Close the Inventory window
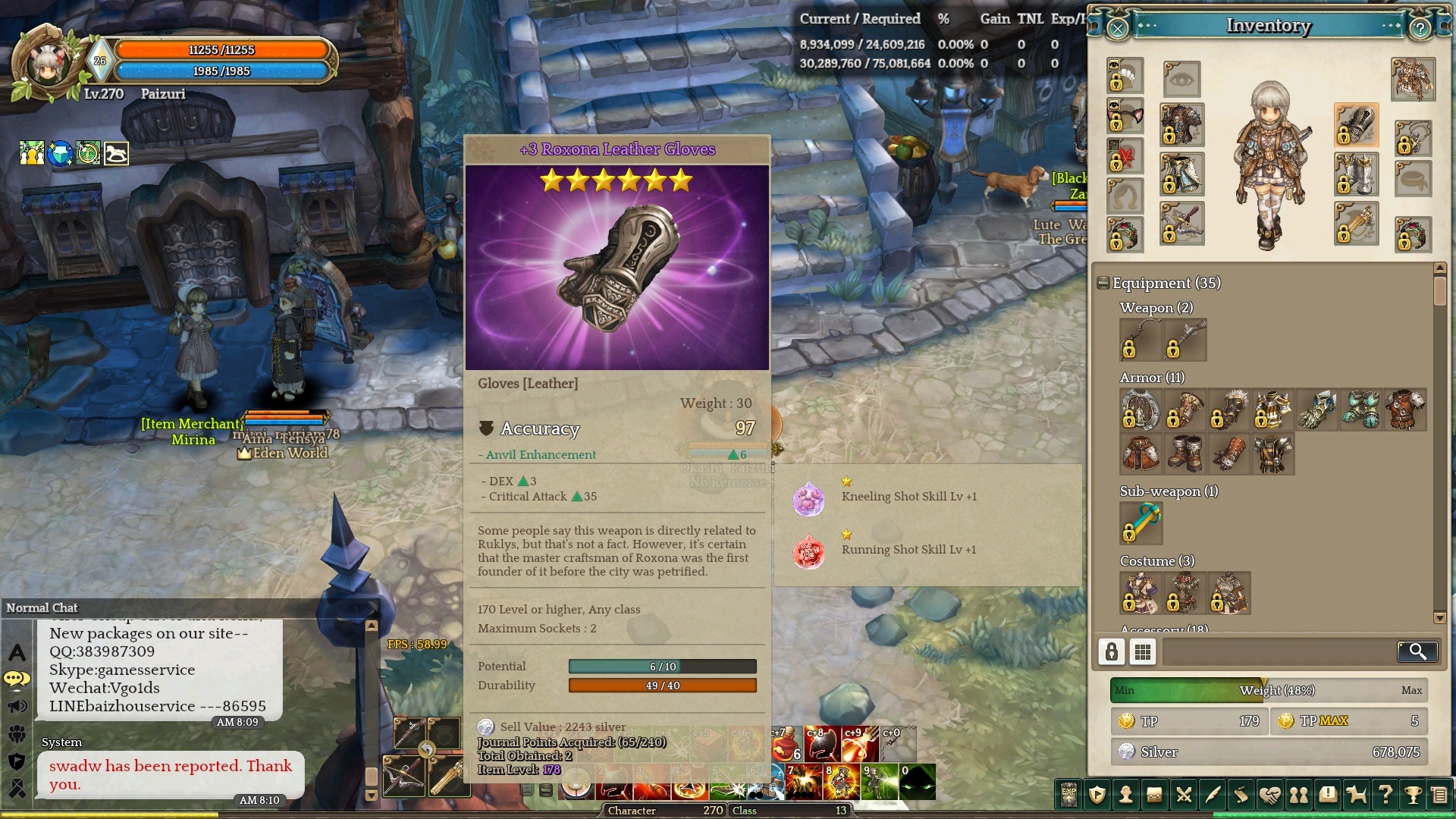 (1118, 29)
